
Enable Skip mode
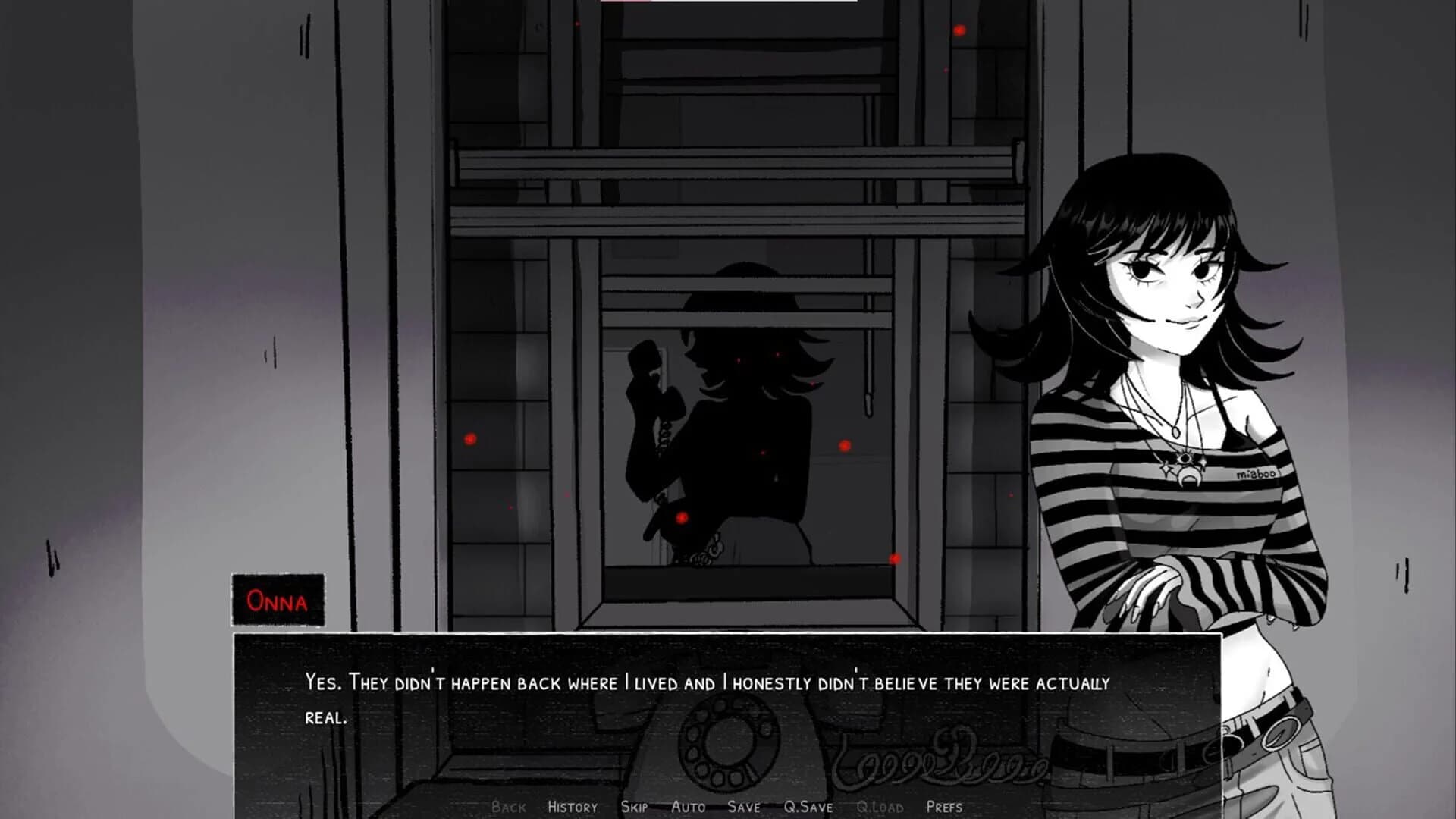click(x=635, y=808)
